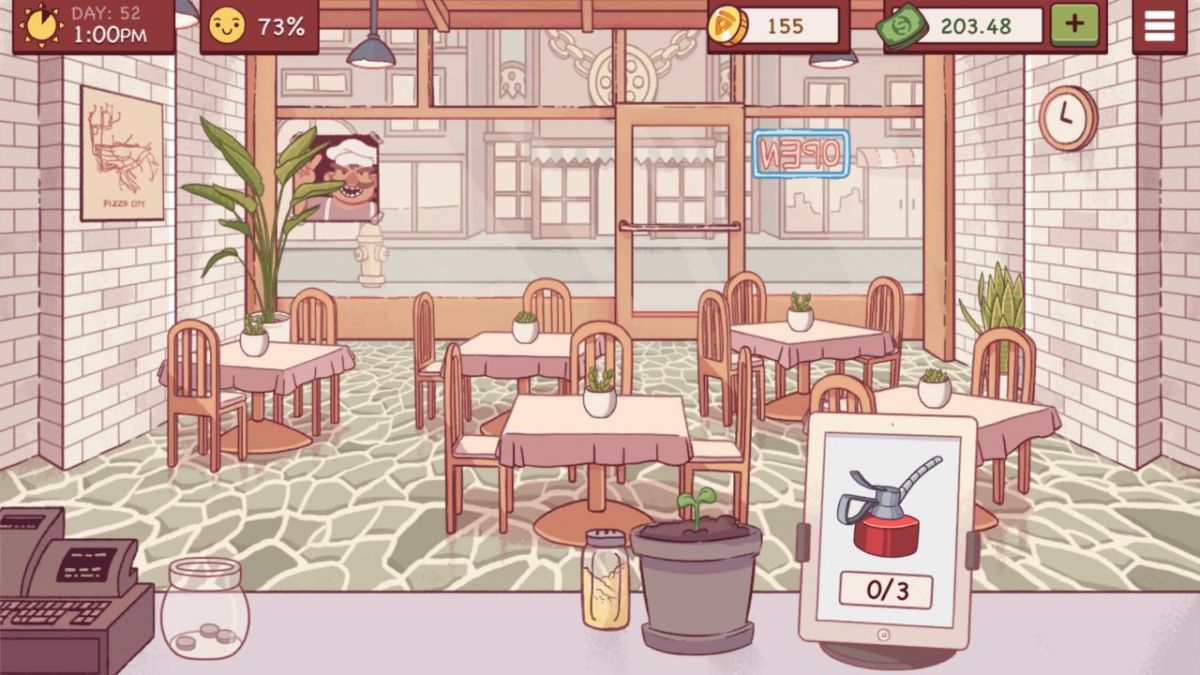This screenshot has width=1200, height=675.
Task: Add more cash with the green plus button
Action: tap(1074, 25)
